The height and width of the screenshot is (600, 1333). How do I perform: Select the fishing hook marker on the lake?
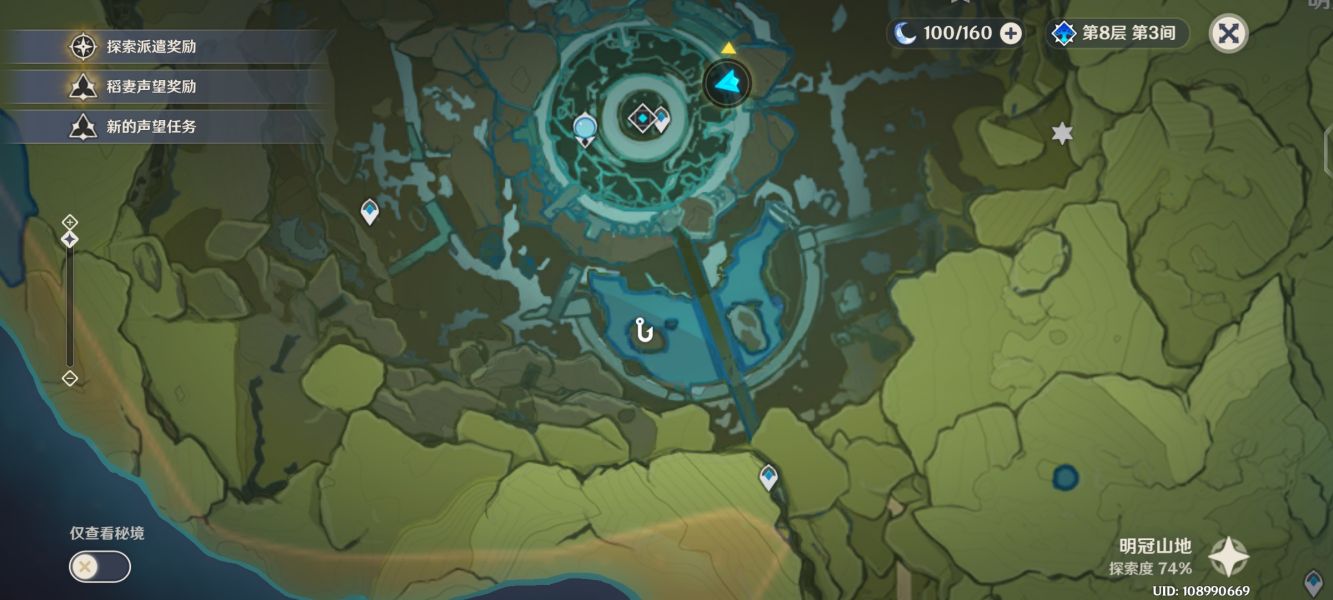(x=645, y=329)
